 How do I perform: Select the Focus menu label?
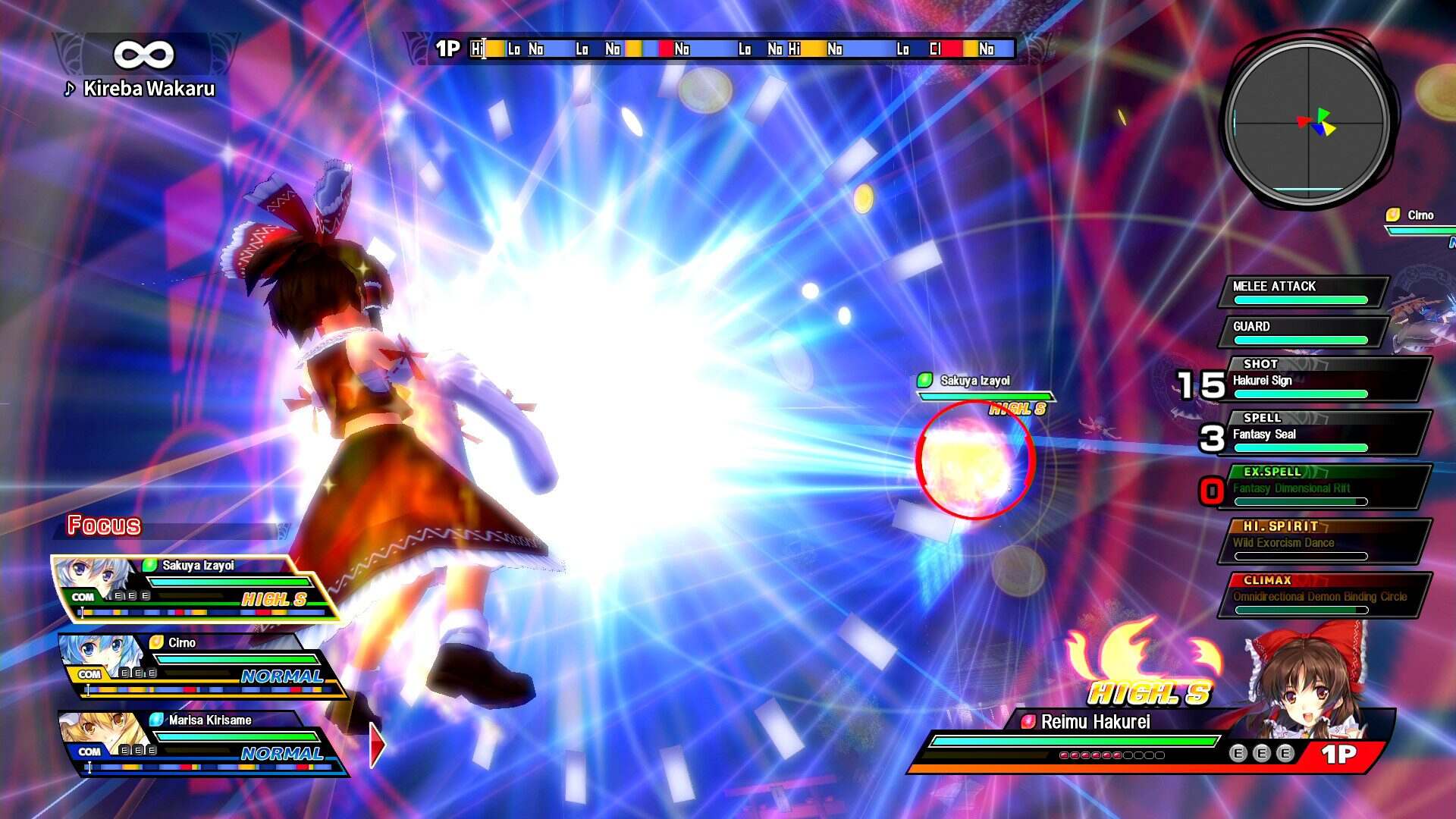(x=103, y=523)
